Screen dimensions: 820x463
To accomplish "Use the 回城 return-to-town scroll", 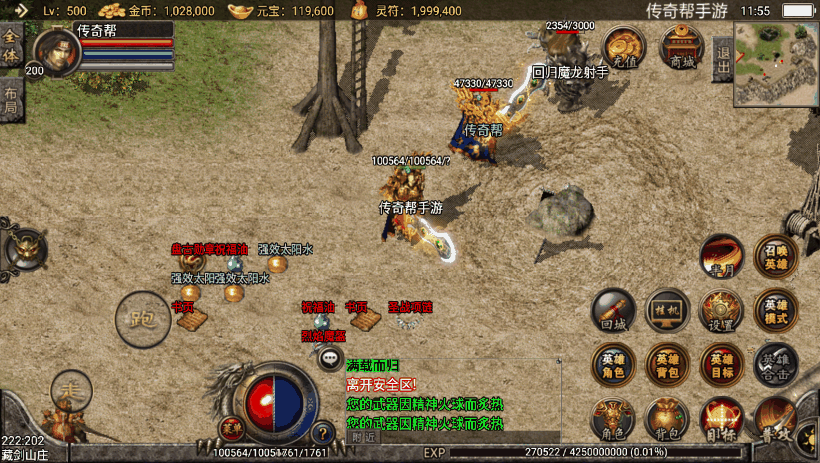I will 613,310.
